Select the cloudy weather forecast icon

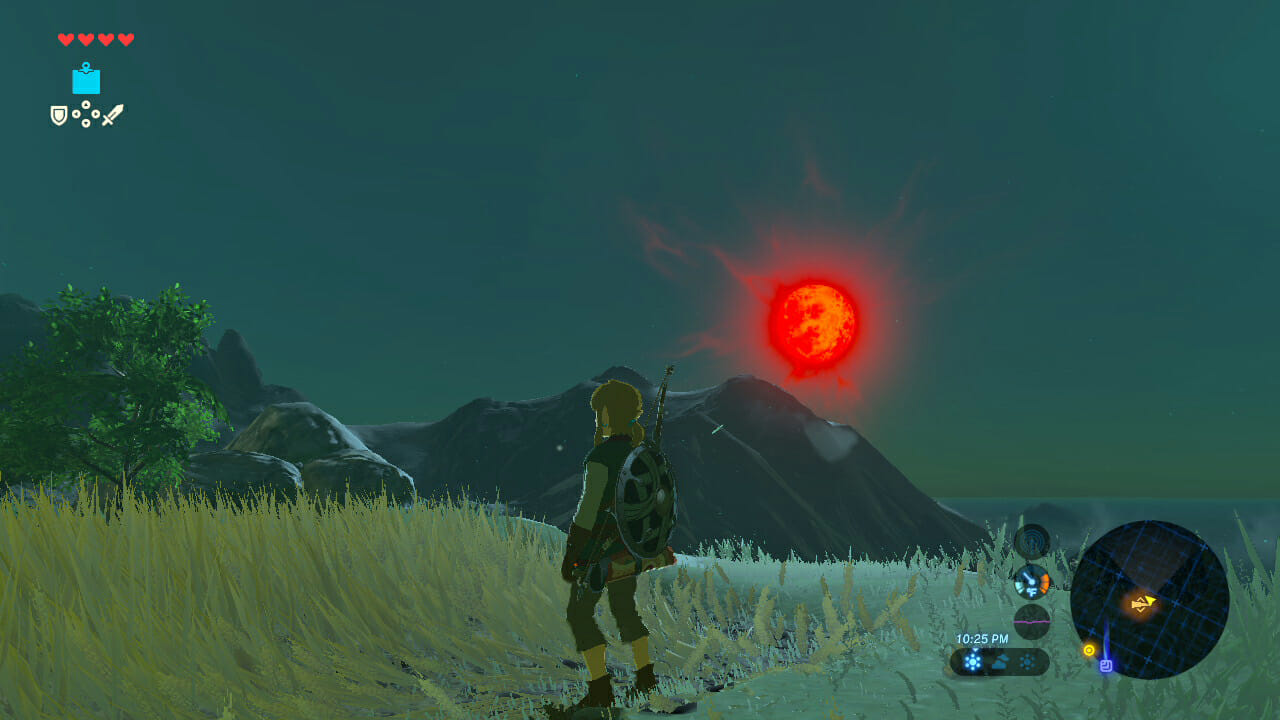pos(1000,661)
